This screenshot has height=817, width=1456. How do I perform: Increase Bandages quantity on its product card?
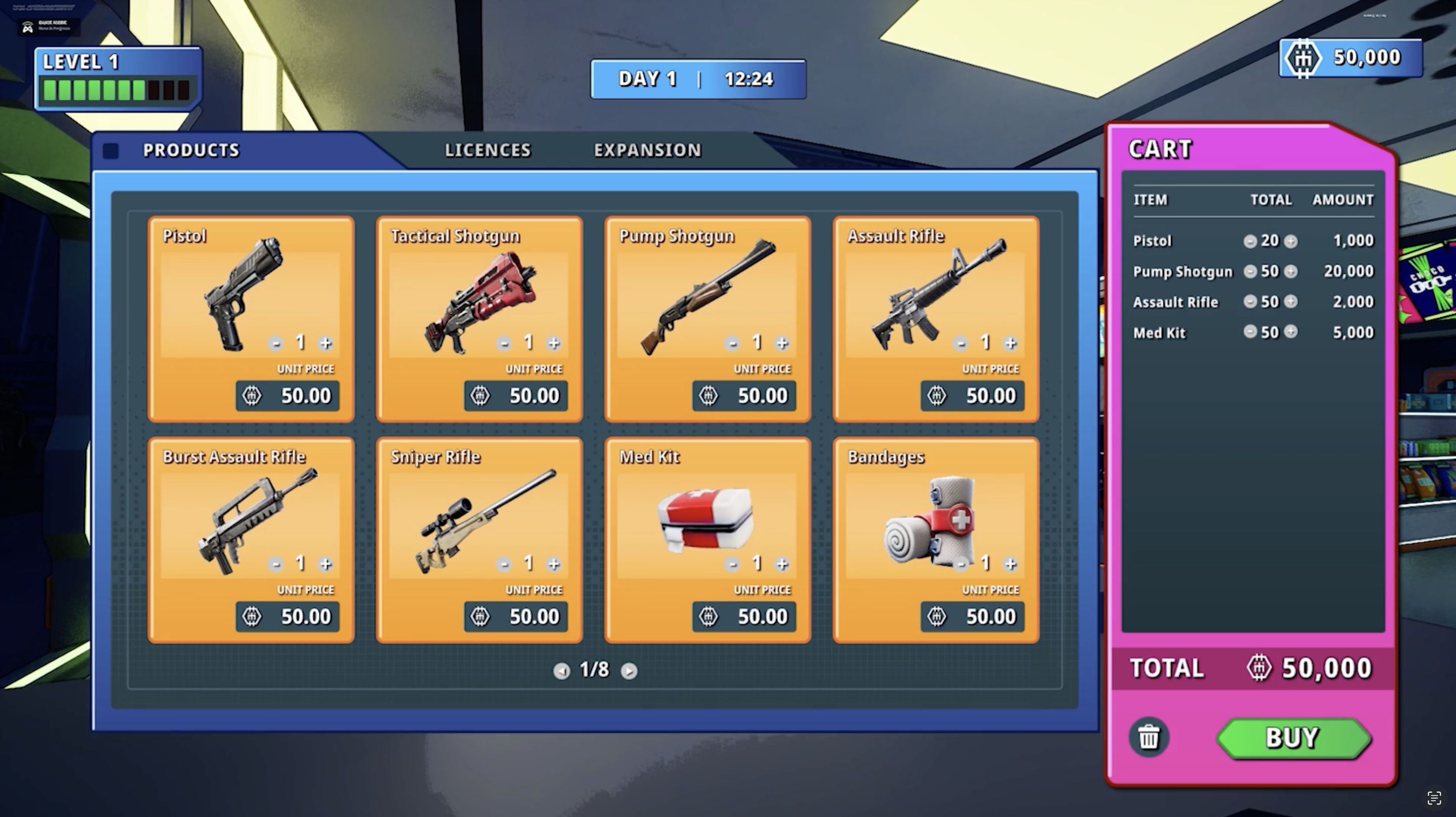point(1011,564)
